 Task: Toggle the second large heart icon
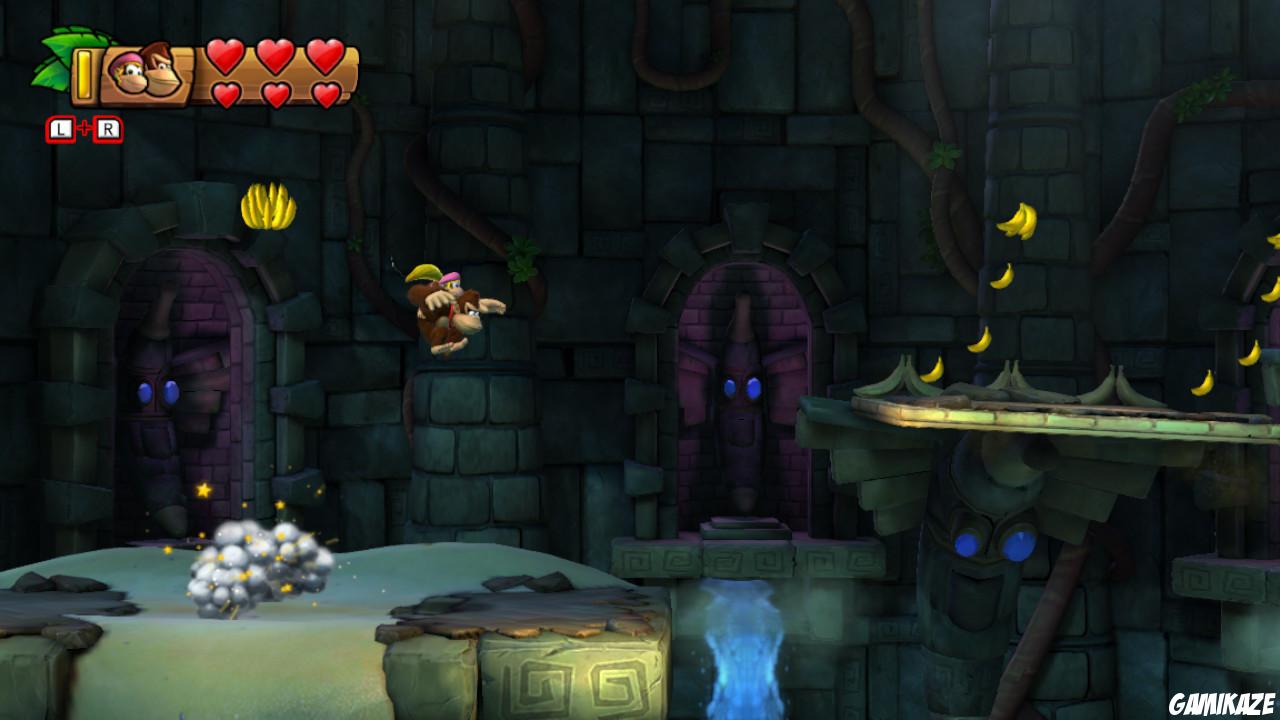pos(273,57)
